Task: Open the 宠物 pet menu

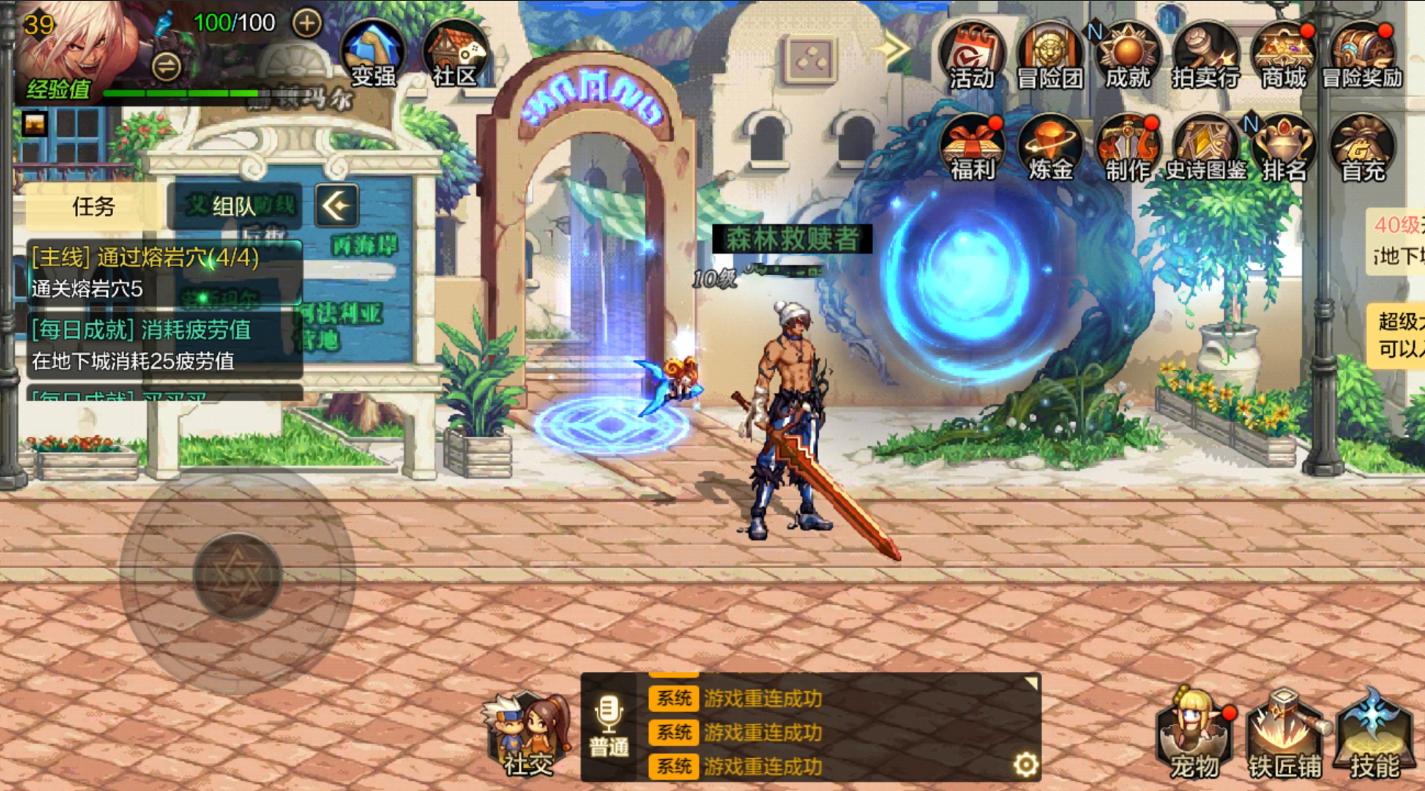Action: 1194,735
